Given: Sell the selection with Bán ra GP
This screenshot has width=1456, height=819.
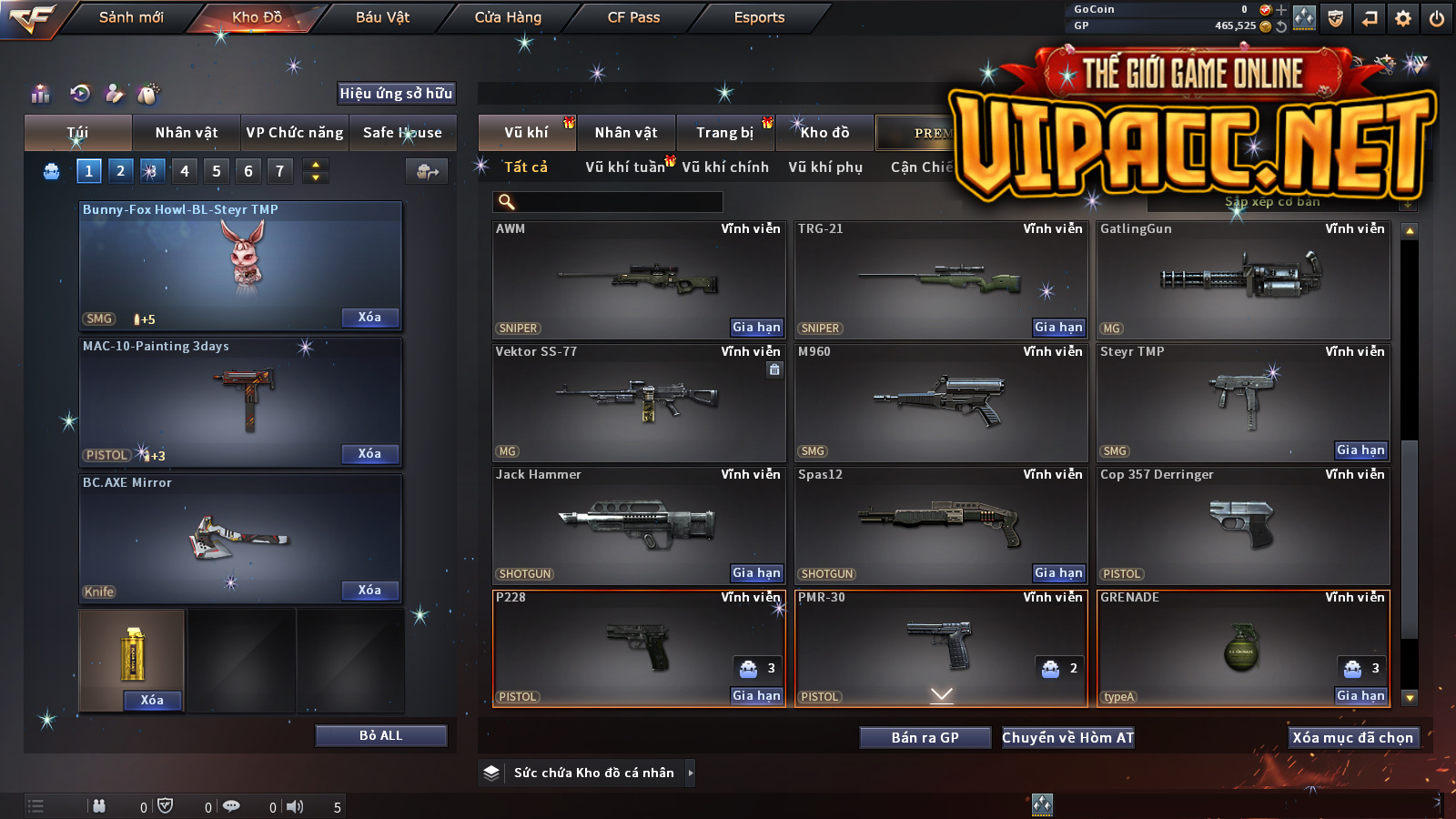Looking at the screenshot, I should [925, 737].
